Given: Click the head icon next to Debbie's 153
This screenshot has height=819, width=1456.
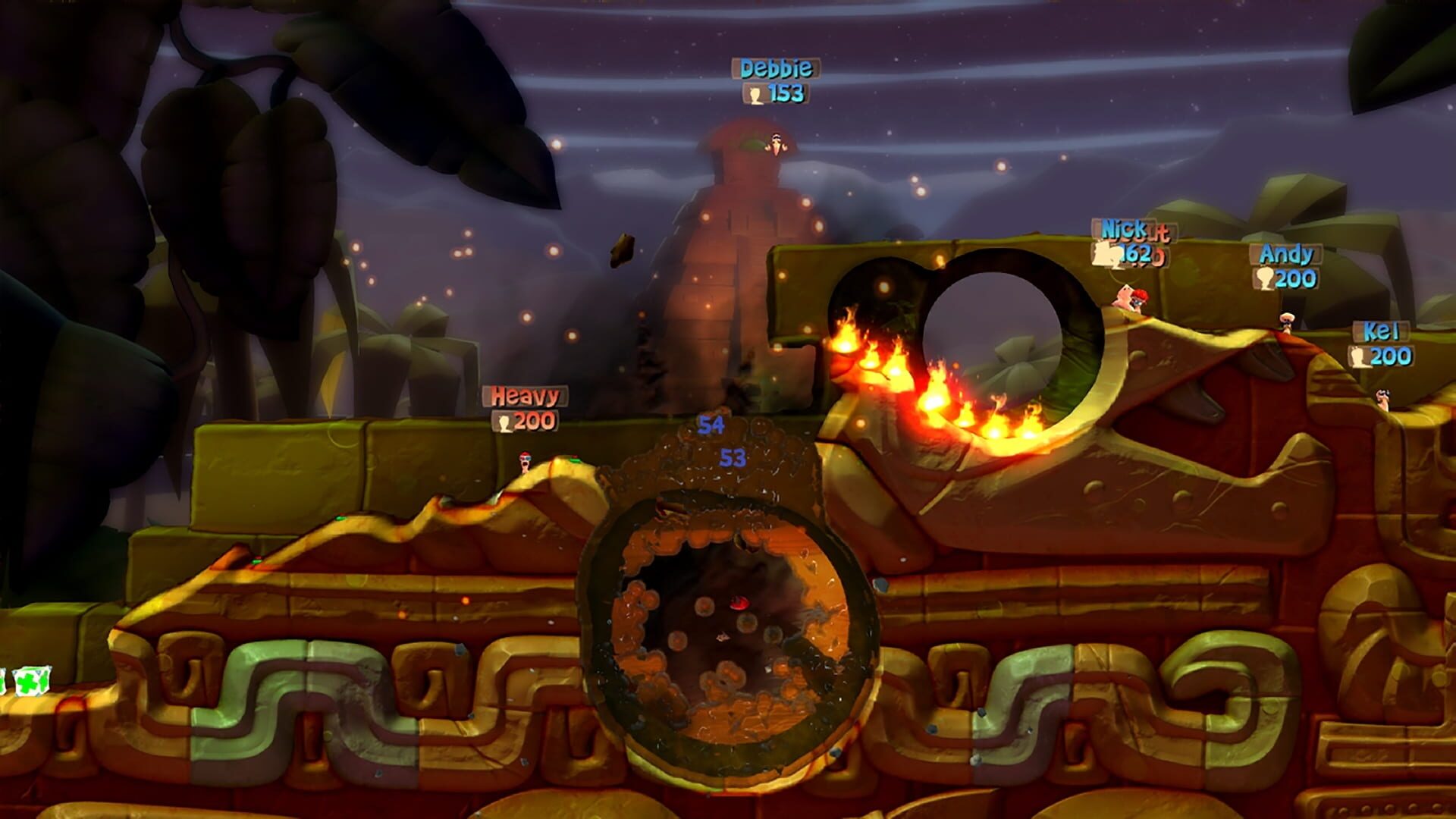Looking at the screenshot, I should (753, 95).
